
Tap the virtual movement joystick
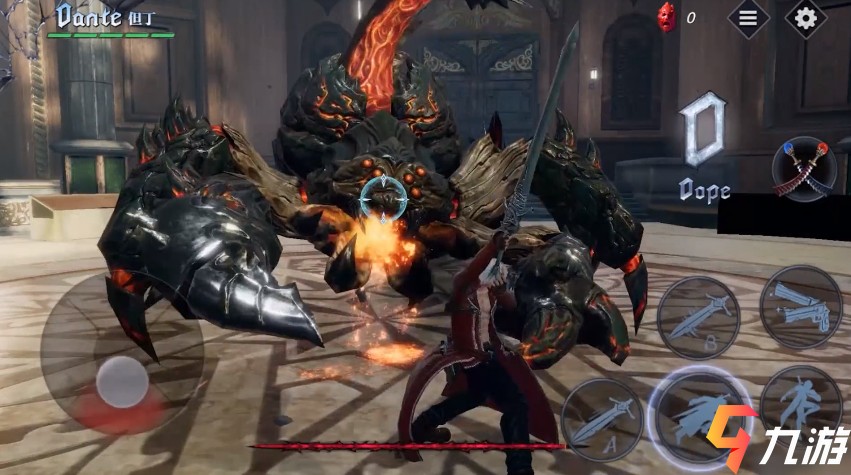[x=123, y=379]
